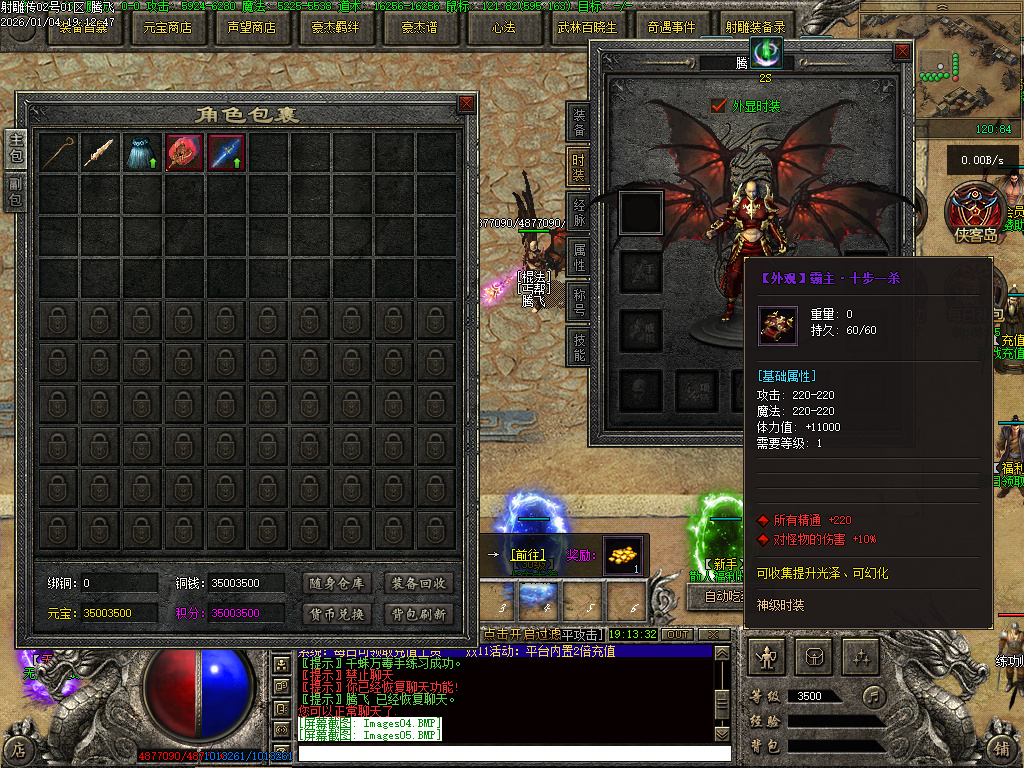Close the 角色包裹 inventory window

[x=466, y=103]
